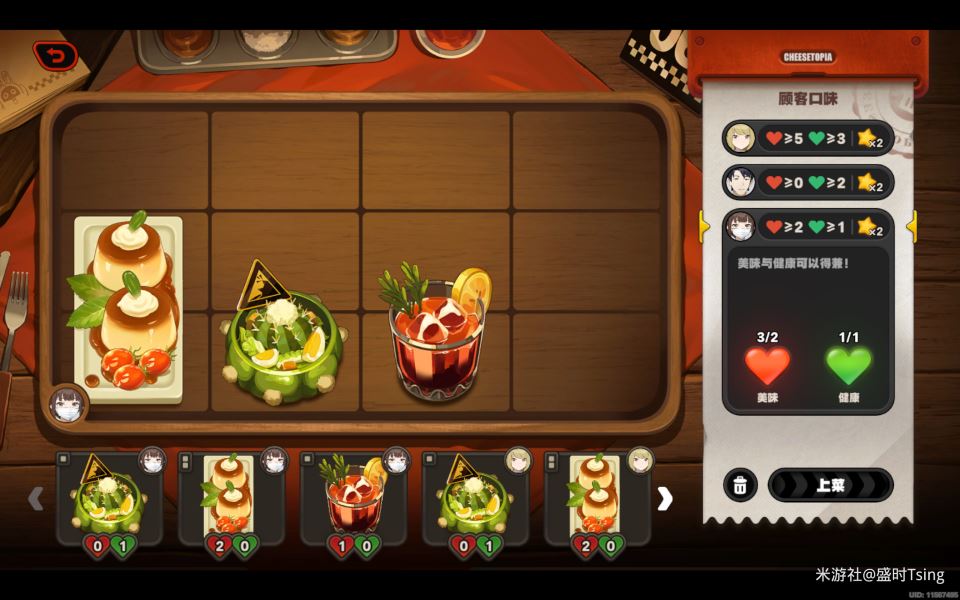Select the masked girl customer's taste row

806,227
